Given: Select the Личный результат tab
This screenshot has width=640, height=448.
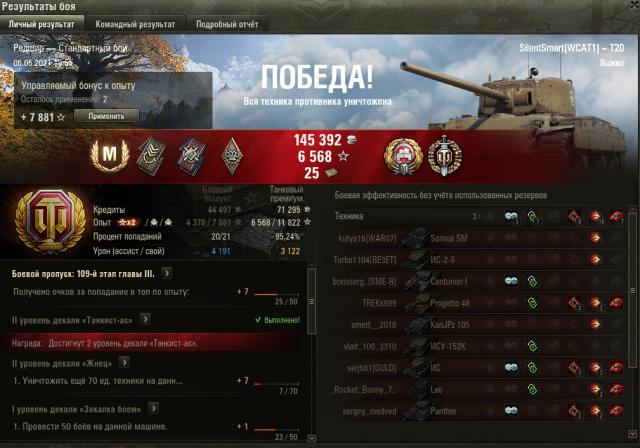Looking at the screenshot, I should [x=44, y=23].
